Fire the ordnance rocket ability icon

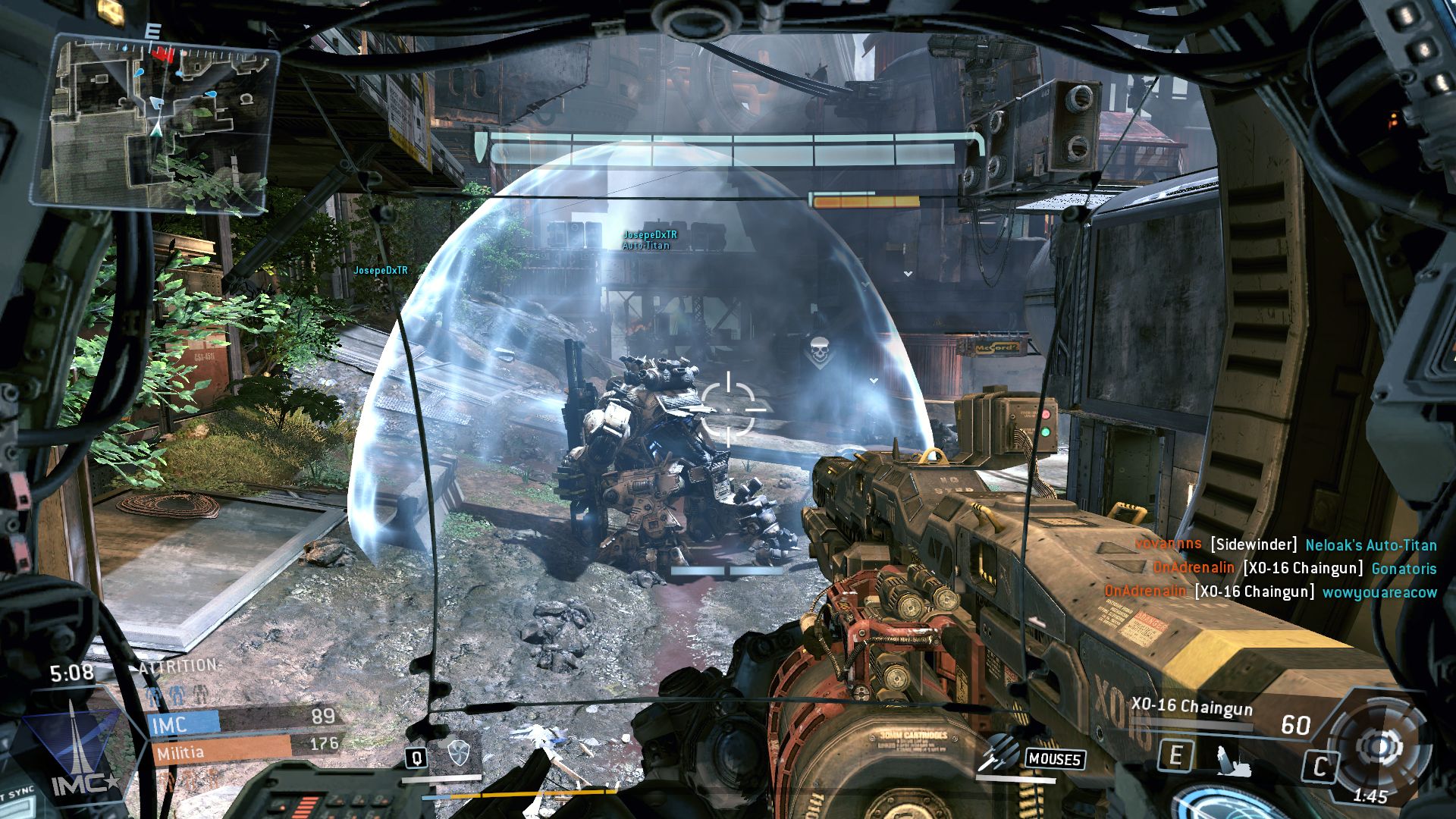(x=999, y=755)
